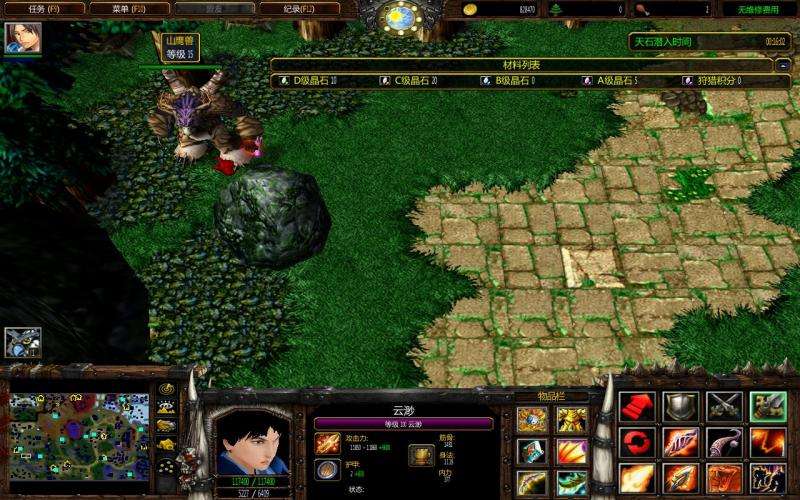Viewport: 800px width, 500px height.
Task: Select the green-highlighted sword and gauntlet command
Action: pos(767,406)
